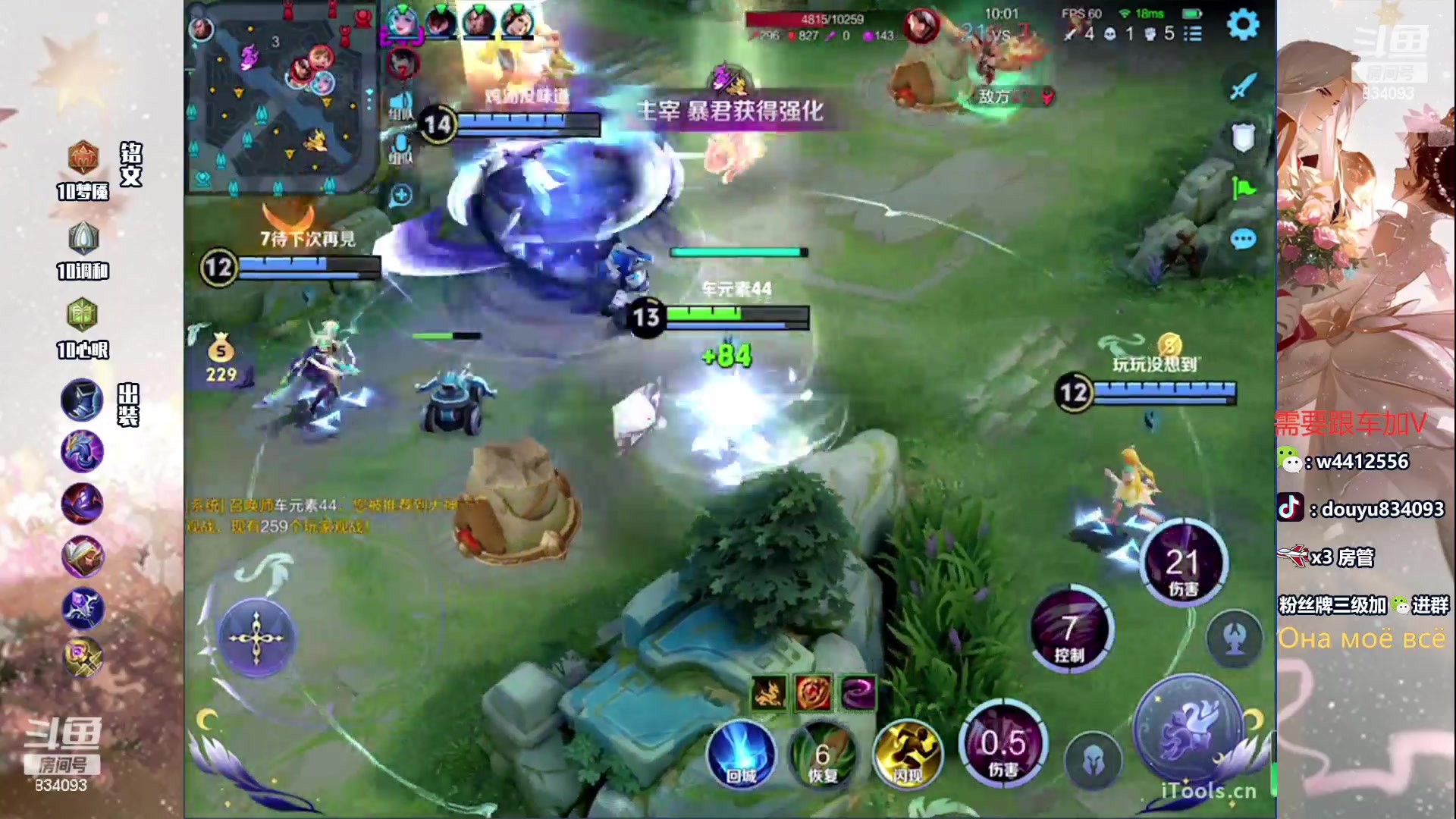Select the helmet minion-target button

pyautogui.click(x=1093, y=761)
